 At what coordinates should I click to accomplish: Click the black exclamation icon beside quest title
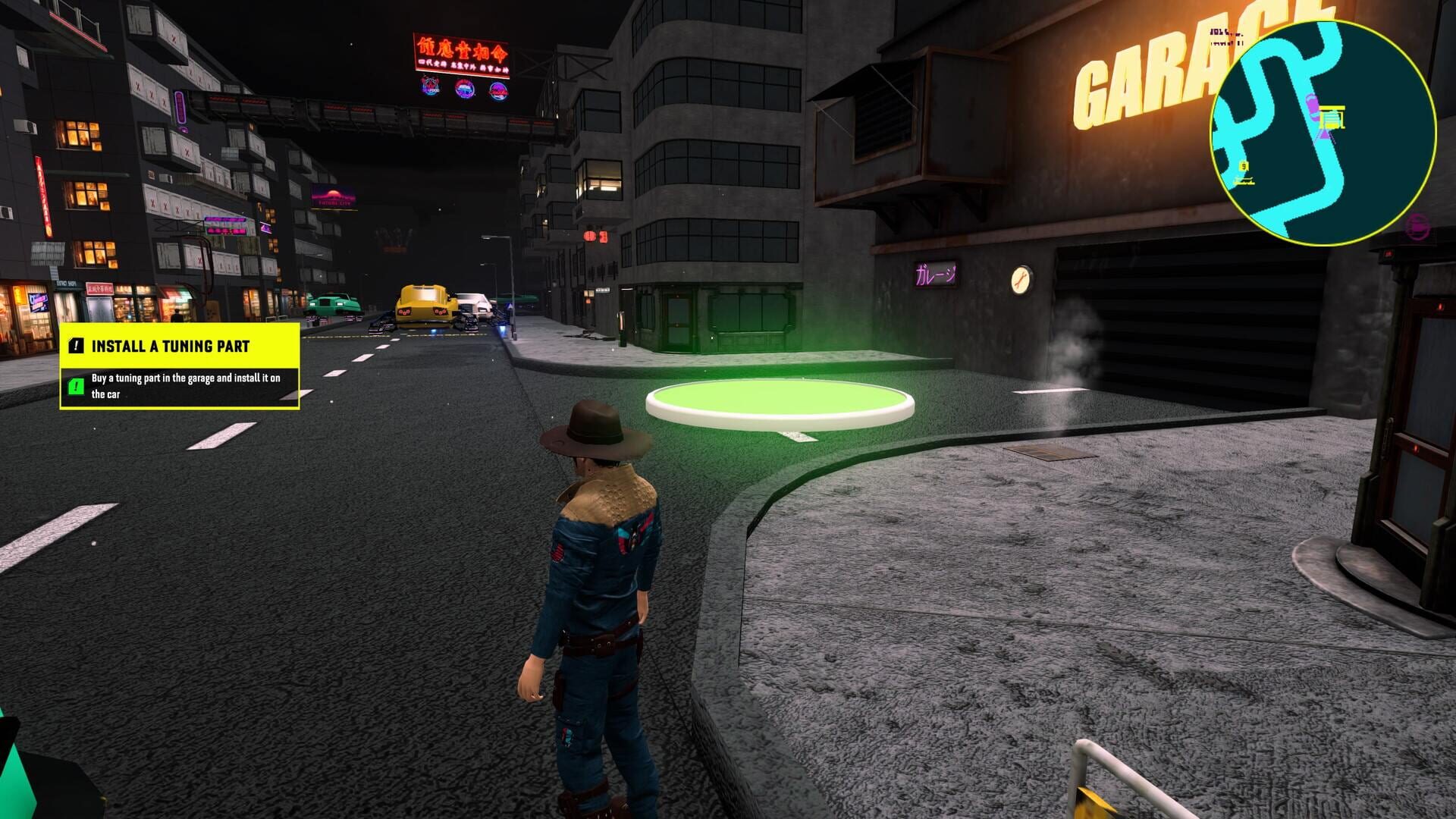[76, 346]
